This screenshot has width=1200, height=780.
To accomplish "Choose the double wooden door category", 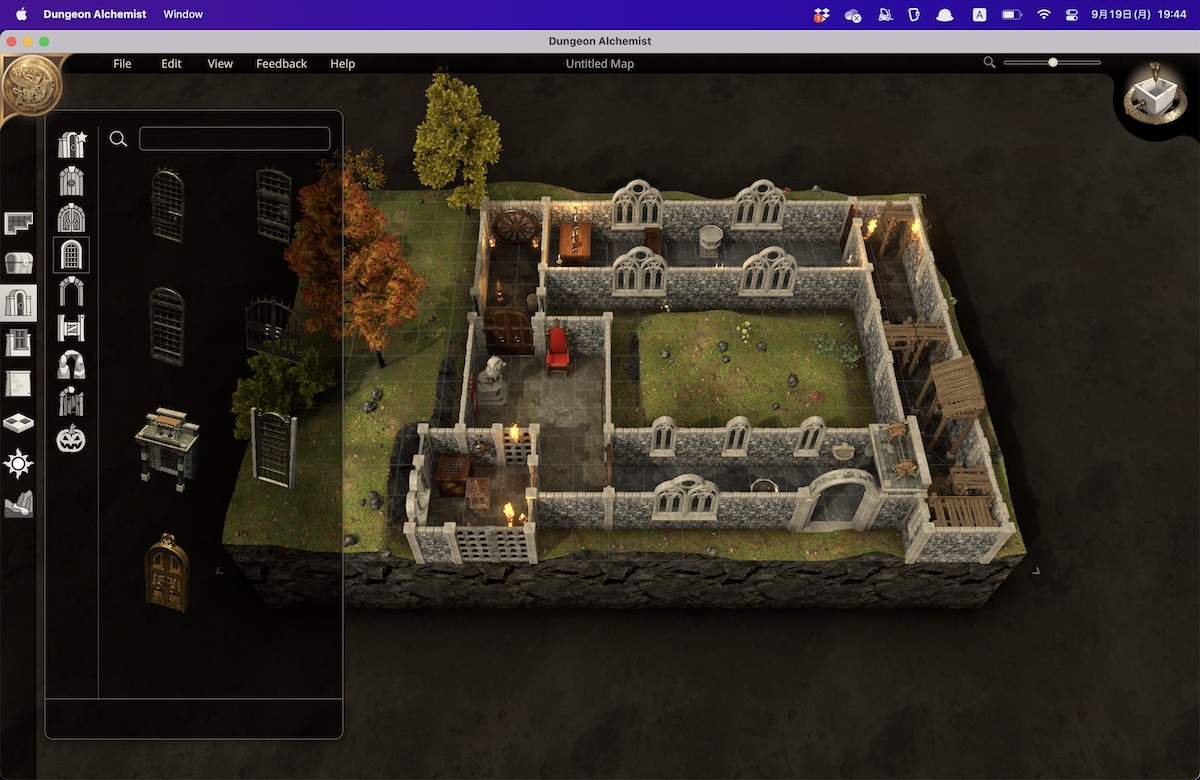I will (x=71, y=218).
